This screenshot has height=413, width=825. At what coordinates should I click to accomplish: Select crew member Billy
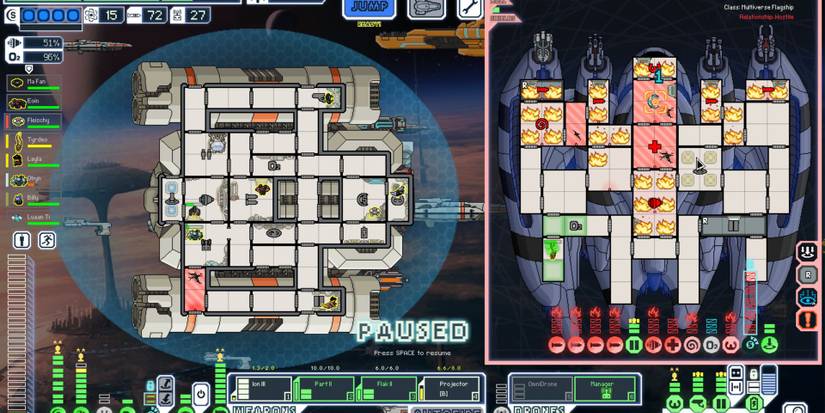(32, 198)
